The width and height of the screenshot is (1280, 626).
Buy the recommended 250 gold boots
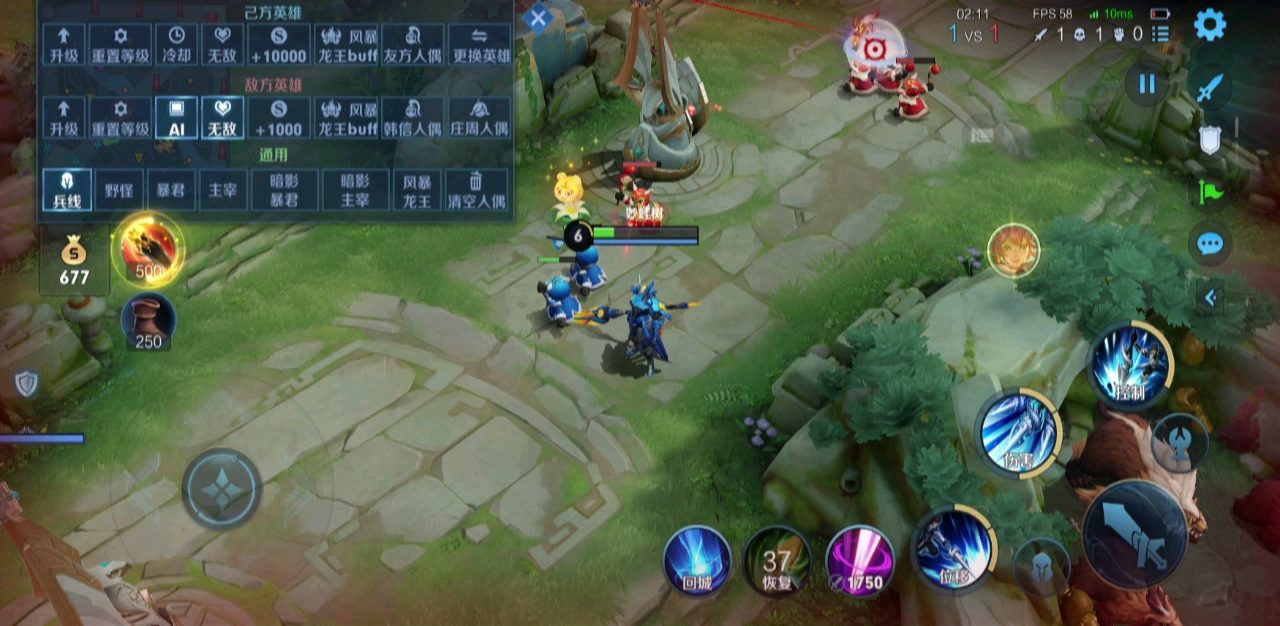148,322
